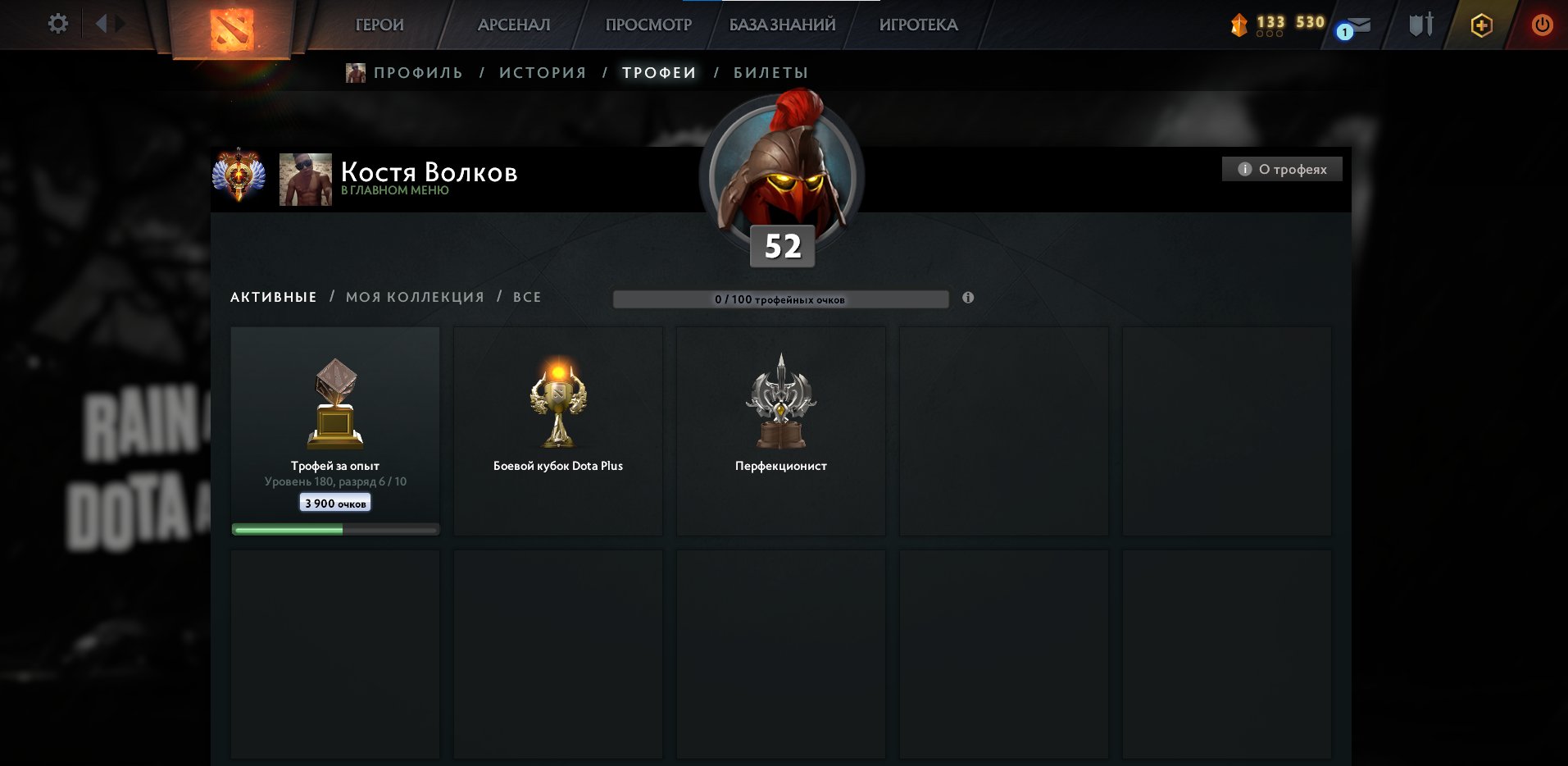Screen dimensions: 1568x766
Task: Click the battle pass level gem icon
Action: pos(1239,24)
